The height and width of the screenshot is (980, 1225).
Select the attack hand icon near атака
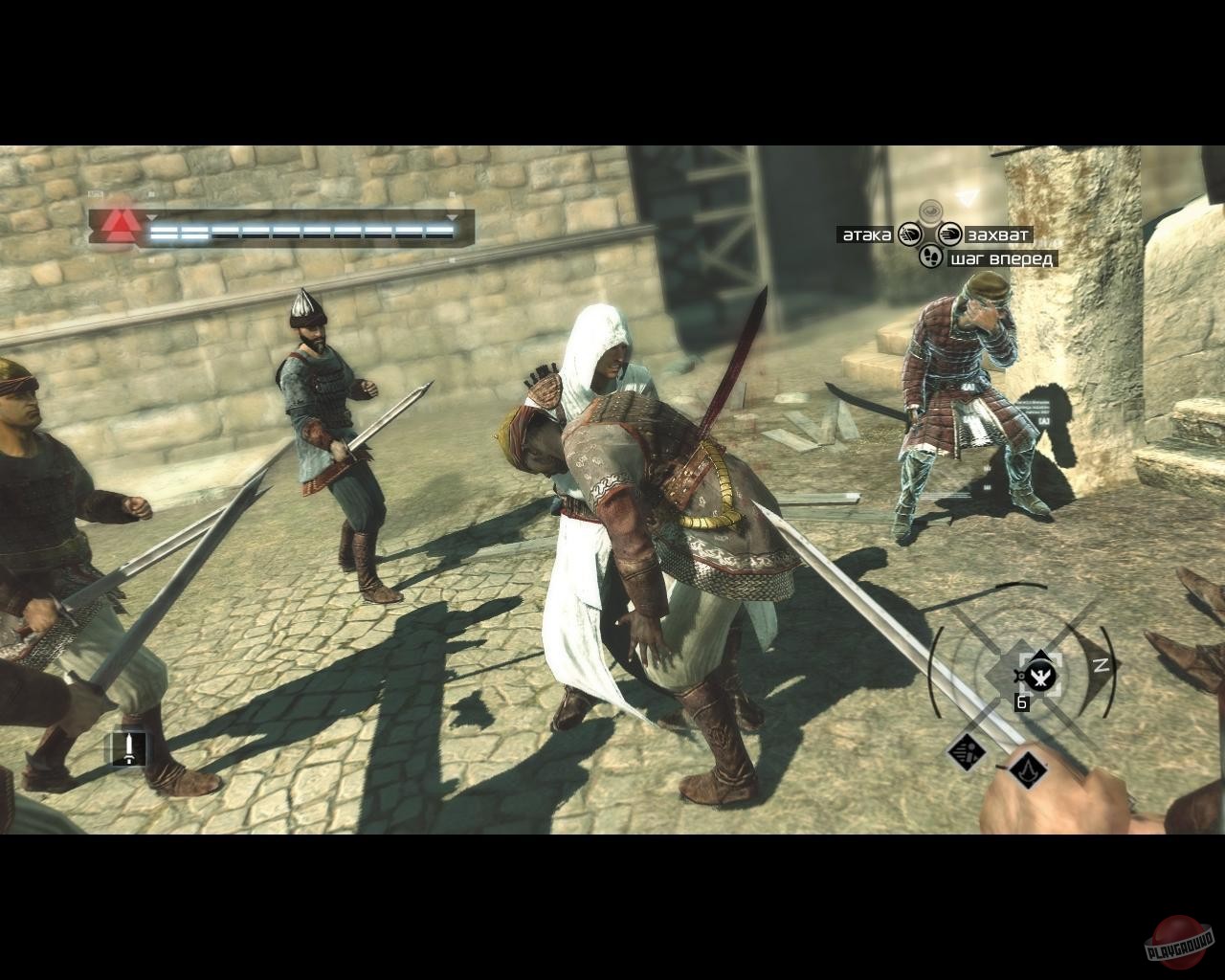tap(912, 234)
